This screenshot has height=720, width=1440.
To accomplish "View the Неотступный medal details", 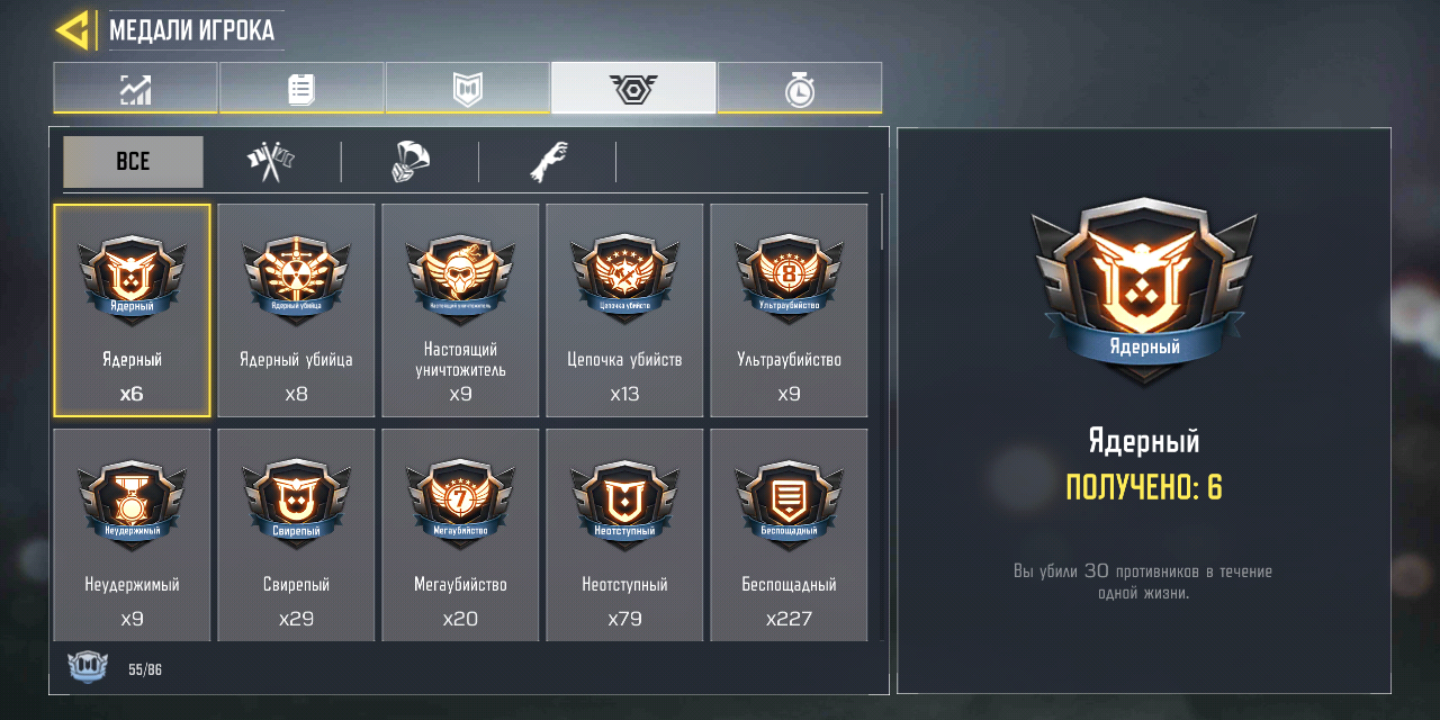I will (x=624, y=535).
